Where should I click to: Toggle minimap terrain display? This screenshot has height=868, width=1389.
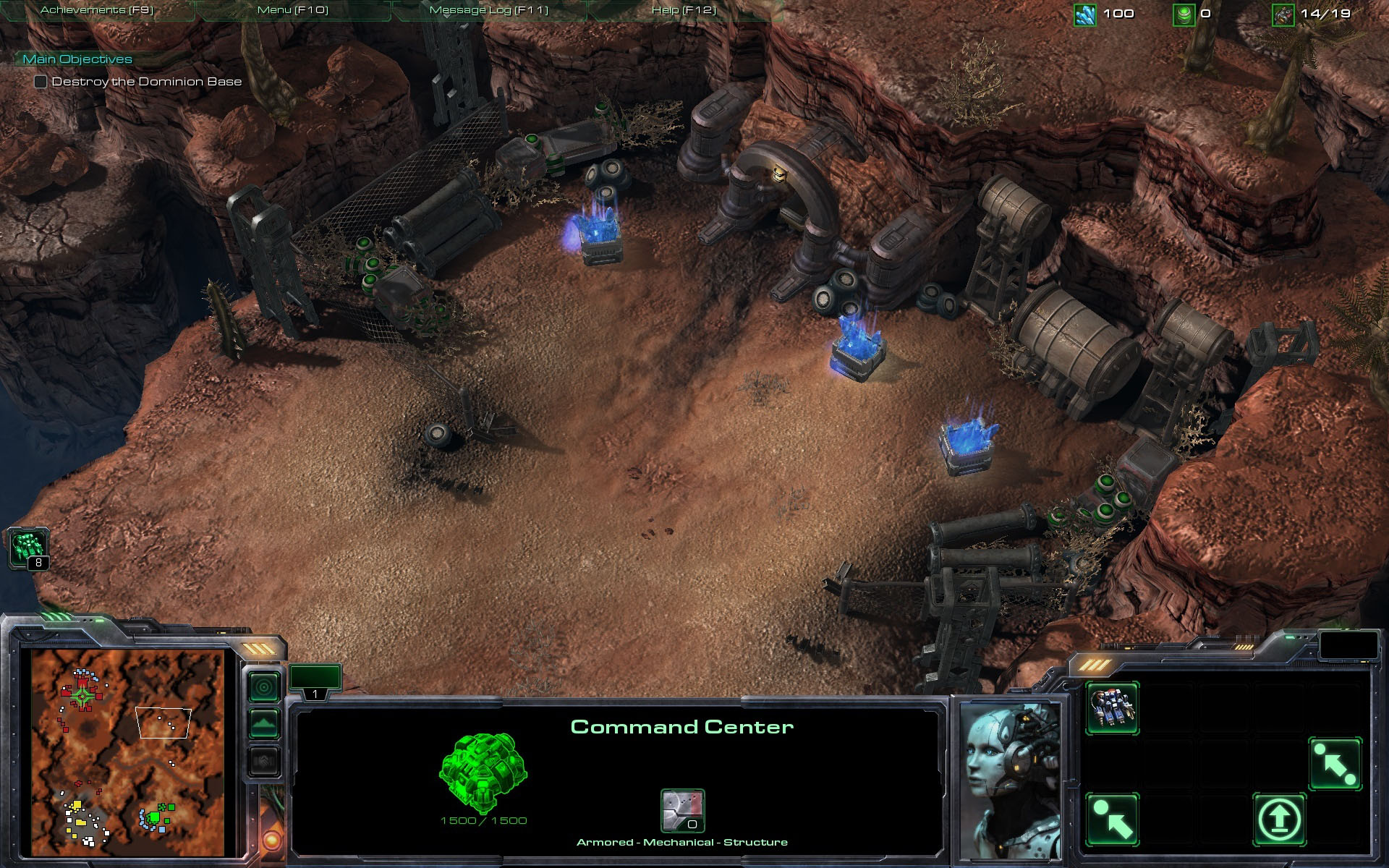(264, 723)
